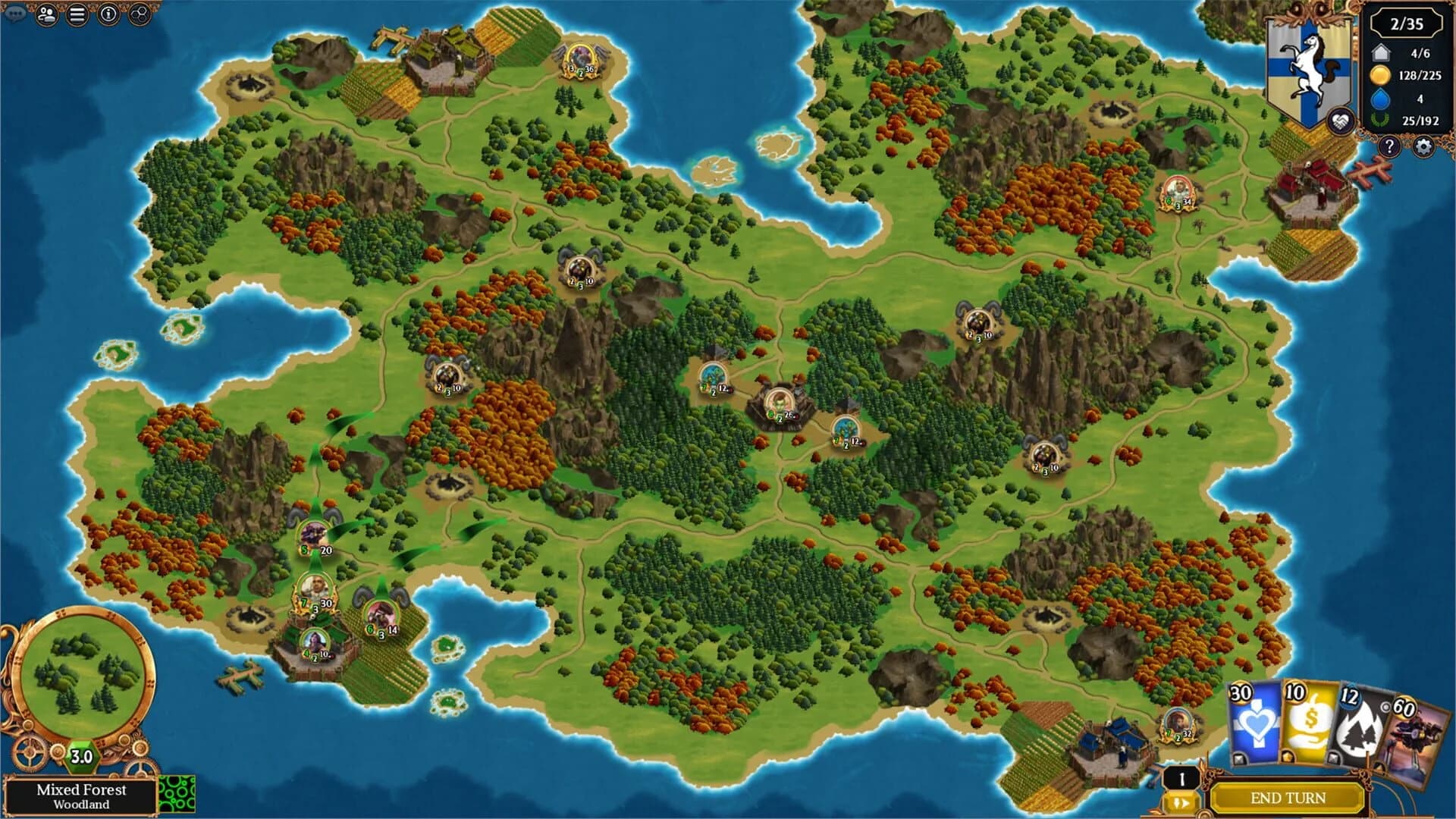
Task: Click the multiplayer players icon top-left
Action: [46, 14]
